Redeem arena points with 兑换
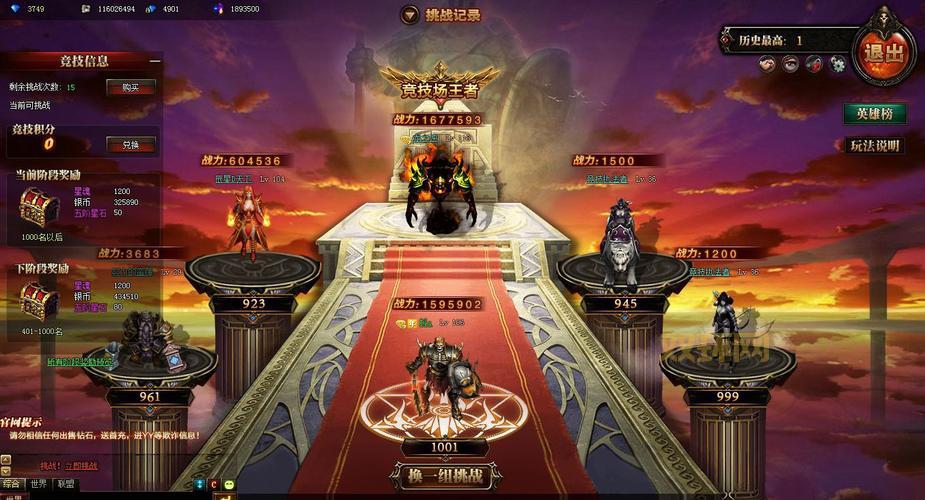 pyautogui.click(x=130, y=144)
